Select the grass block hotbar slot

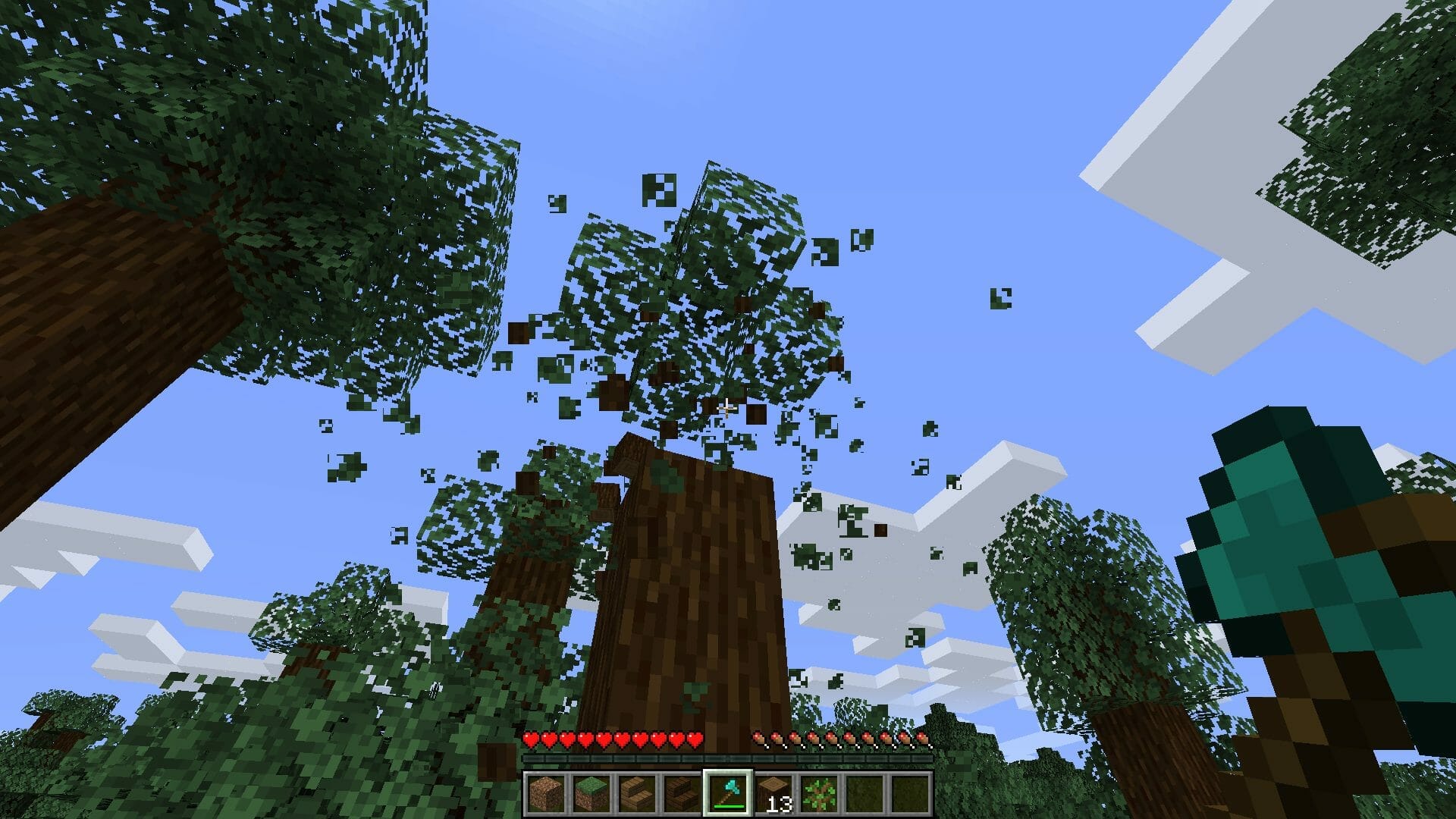click(x=593, y=792)
